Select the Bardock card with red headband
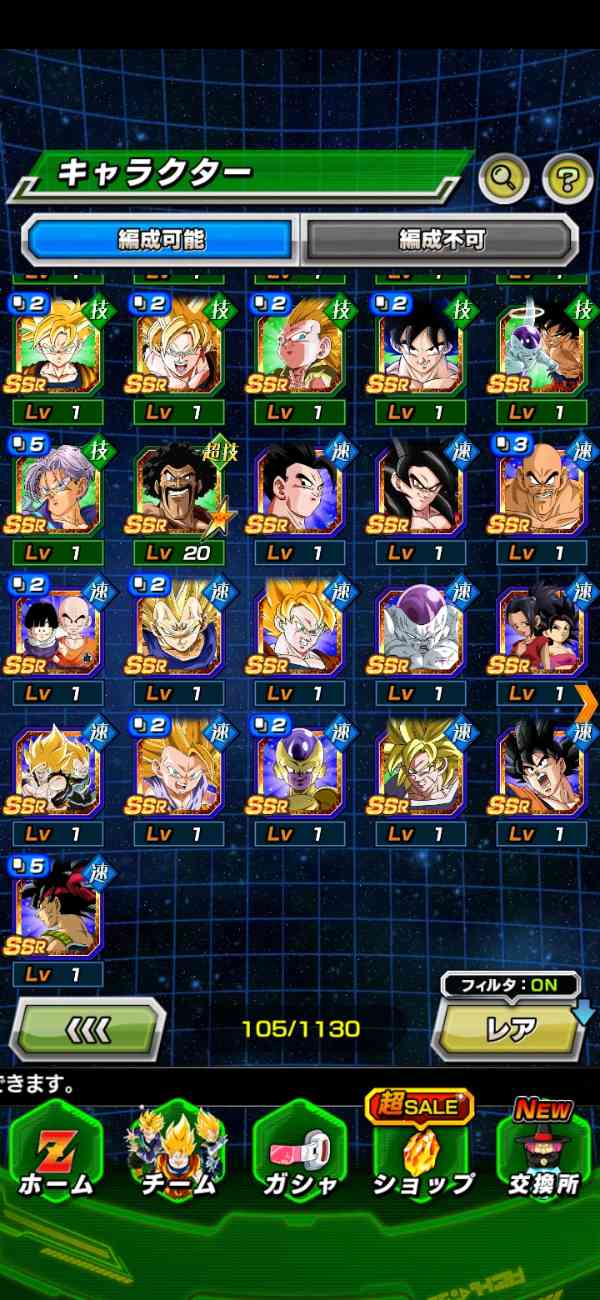The width and height of the screenshot is (600, 1300). click(58, 912)
